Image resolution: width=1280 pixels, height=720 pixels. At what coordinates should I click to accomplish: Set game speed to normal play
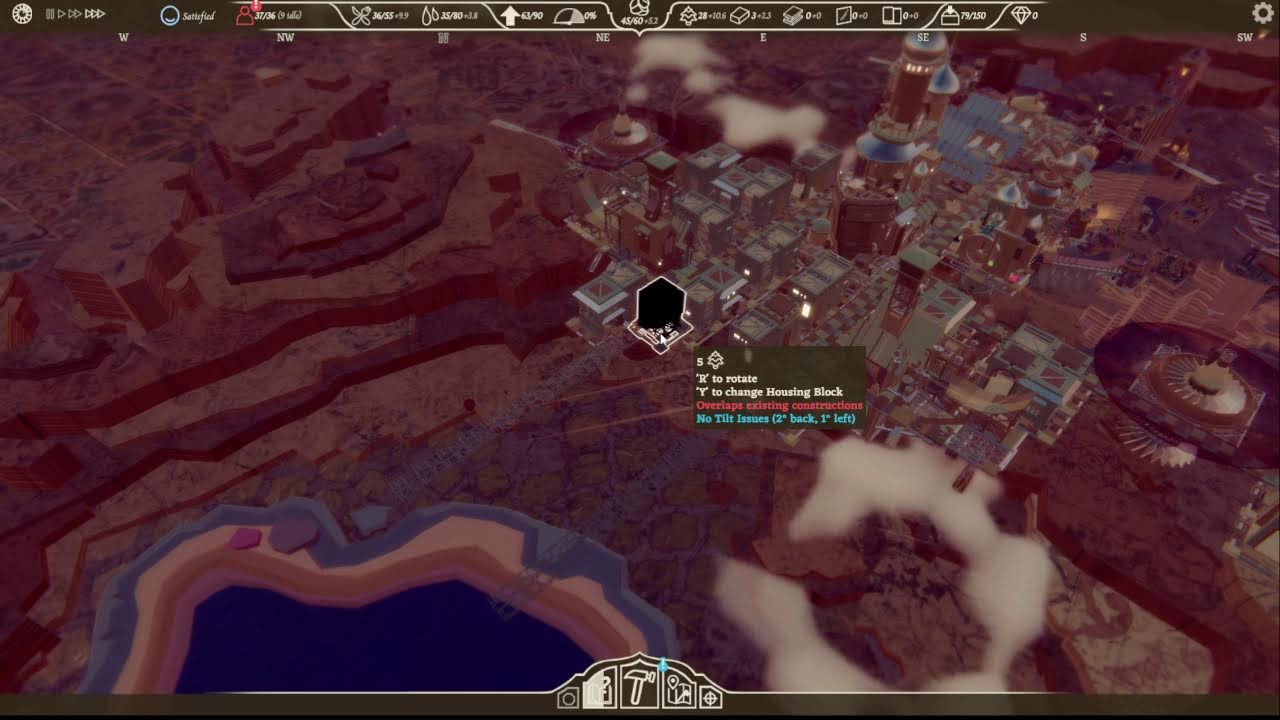tap(61, 14)
